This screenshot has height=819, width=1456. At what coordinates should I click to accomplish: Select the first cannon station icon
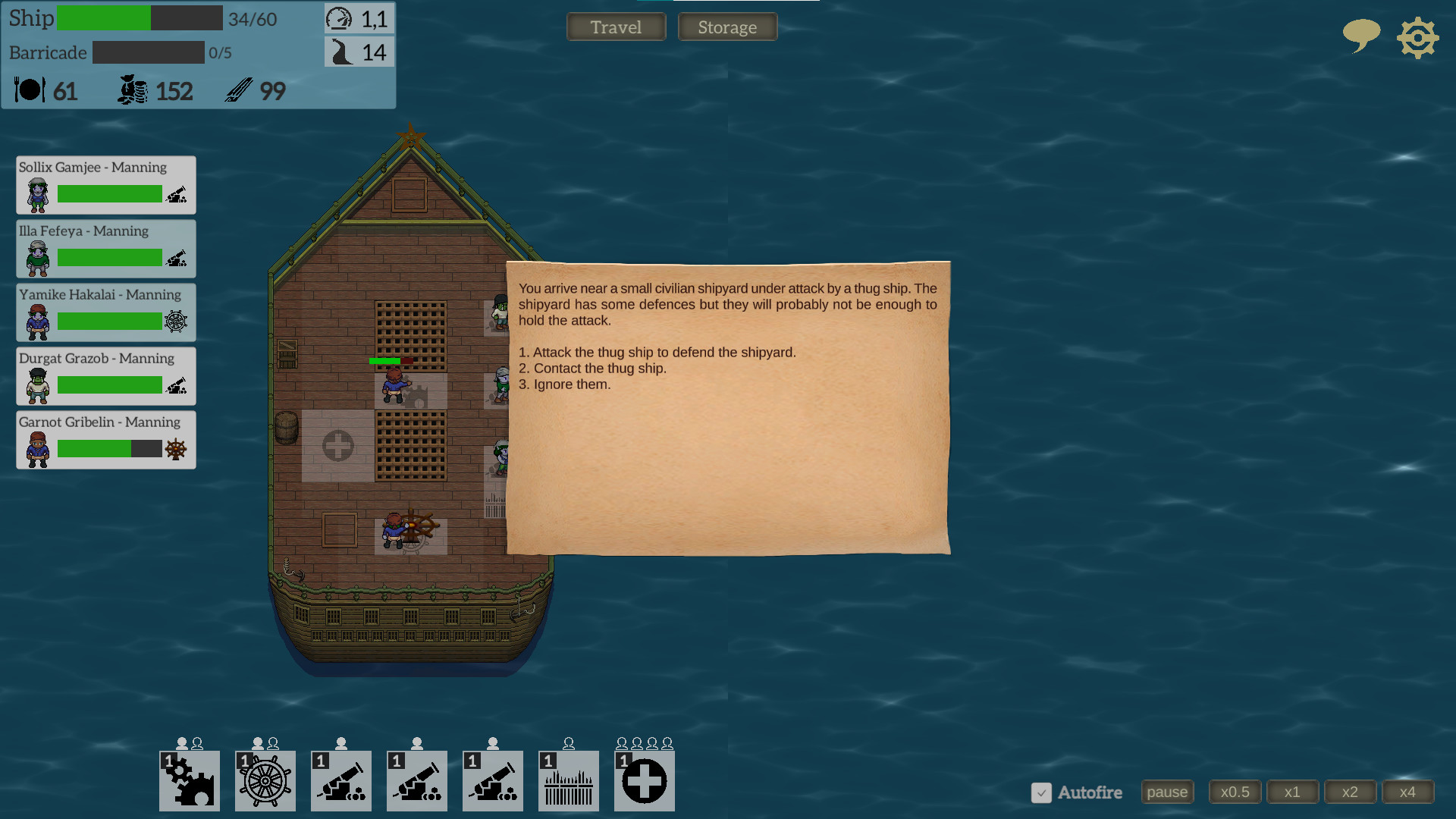coord(340,781)
